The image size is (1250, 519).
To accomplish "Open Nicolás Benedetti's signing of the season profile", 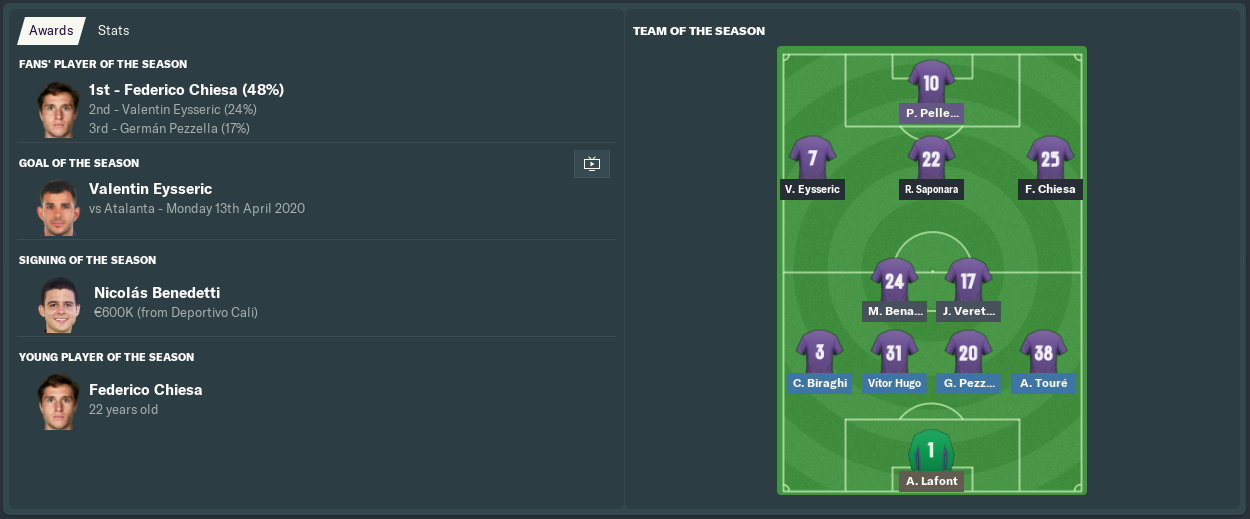I will click(x=156, y=293).
